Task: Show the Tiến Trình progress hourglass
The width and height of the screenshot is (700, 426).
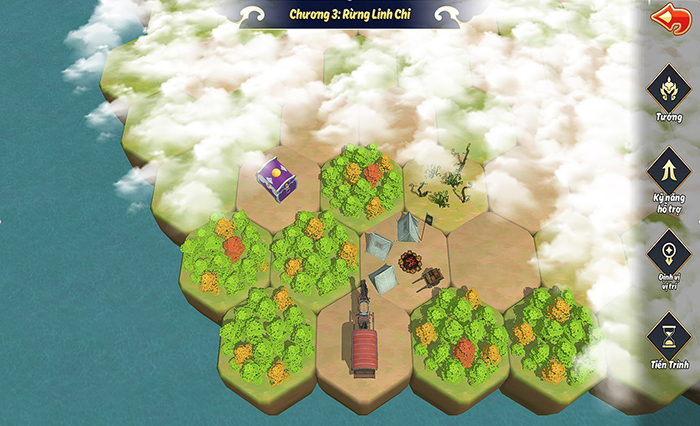Action: (x=669, y=335)
